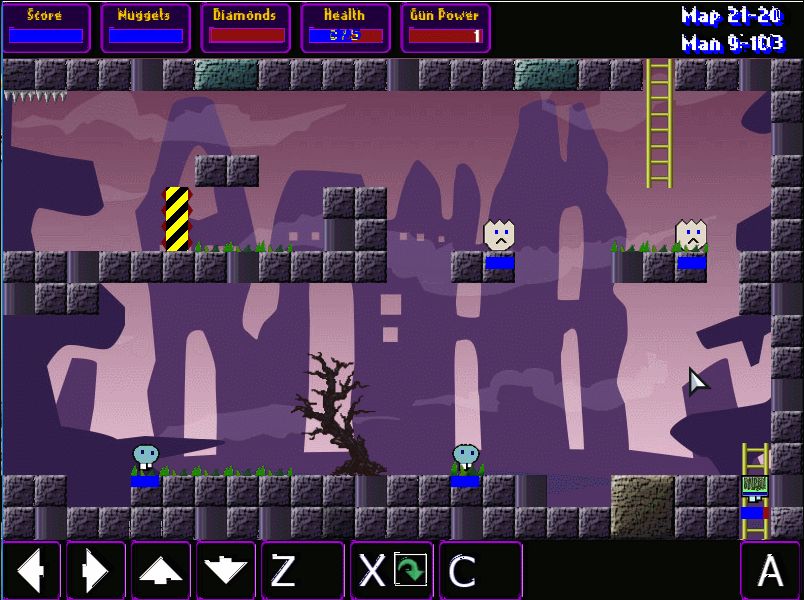Tap the right arrow movement button
The image size is (804, 600).
(x=96, y=570)
